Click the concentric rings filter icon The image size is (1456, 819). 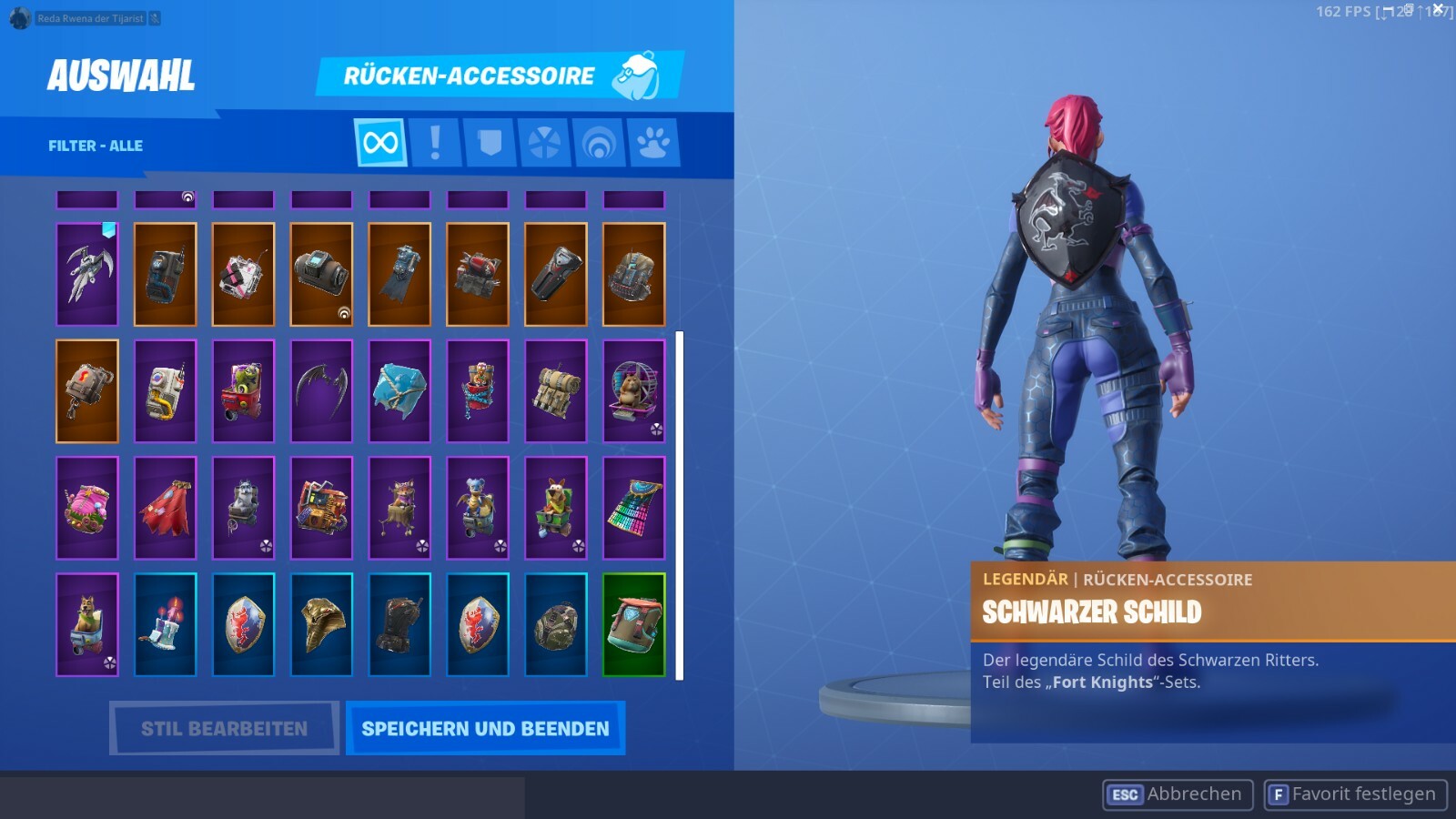[599, 142]
